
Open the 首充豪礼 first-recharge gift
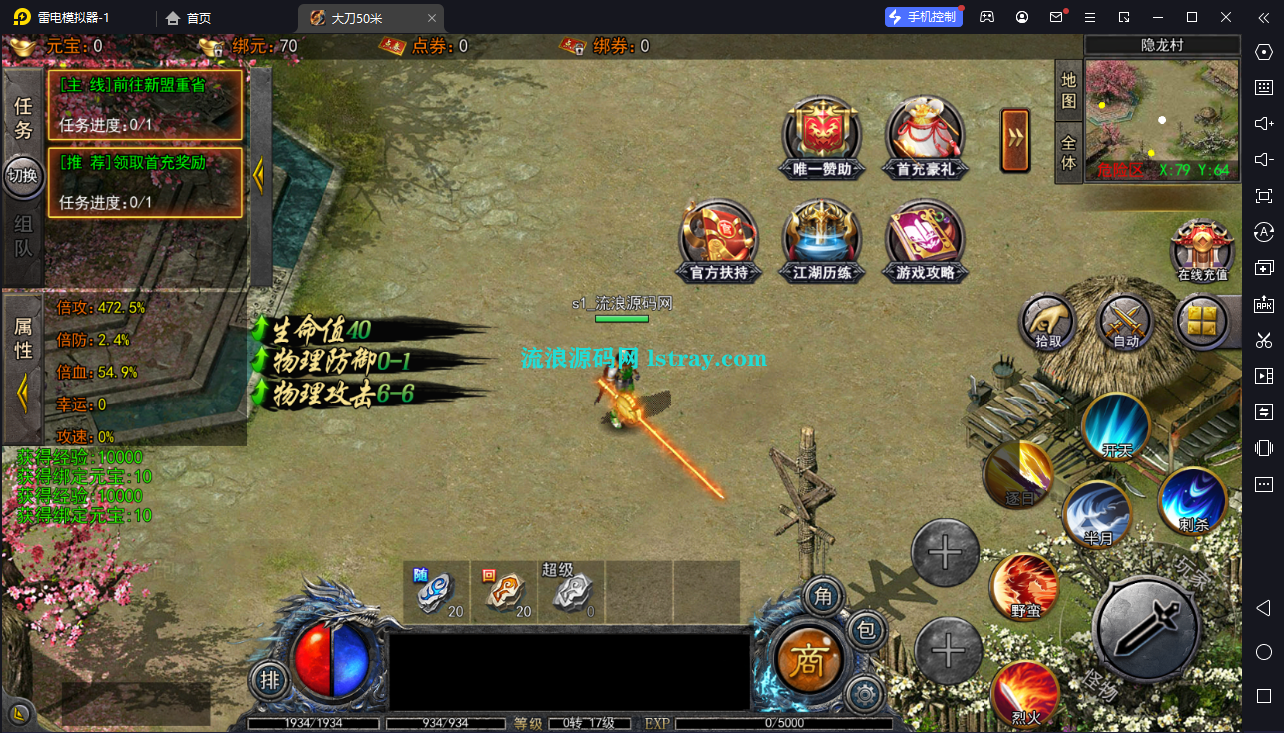925,137
